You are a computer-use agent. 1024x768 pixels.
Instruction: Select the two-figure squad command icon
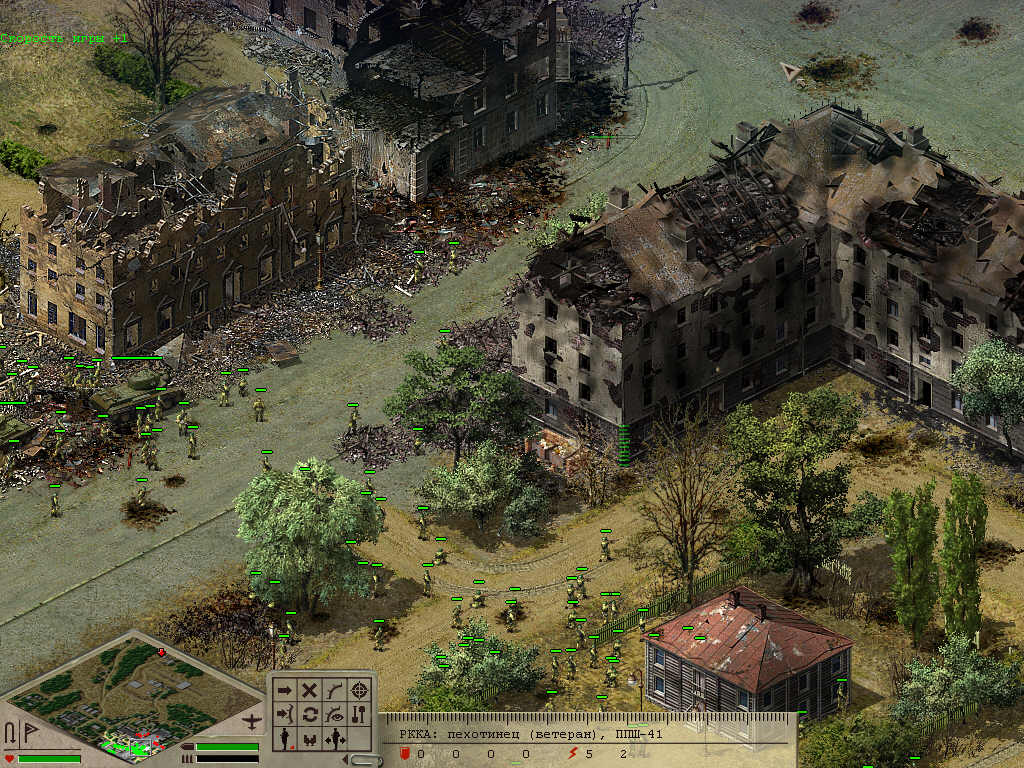tap(310, 739)
